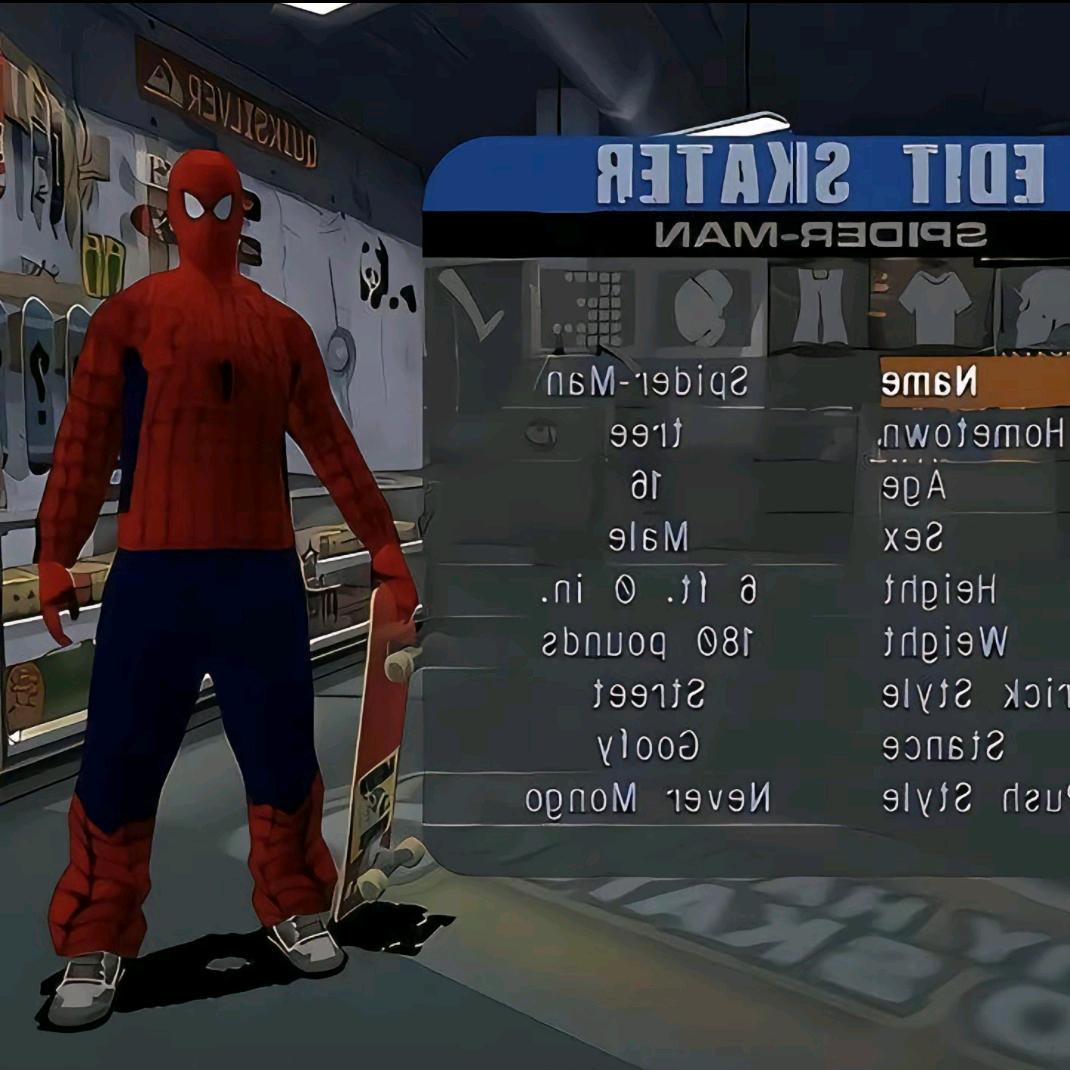This screenshot has height=1070, width=1070.
Task: Select the head profile tab
Action: [x=1040, y=305]
